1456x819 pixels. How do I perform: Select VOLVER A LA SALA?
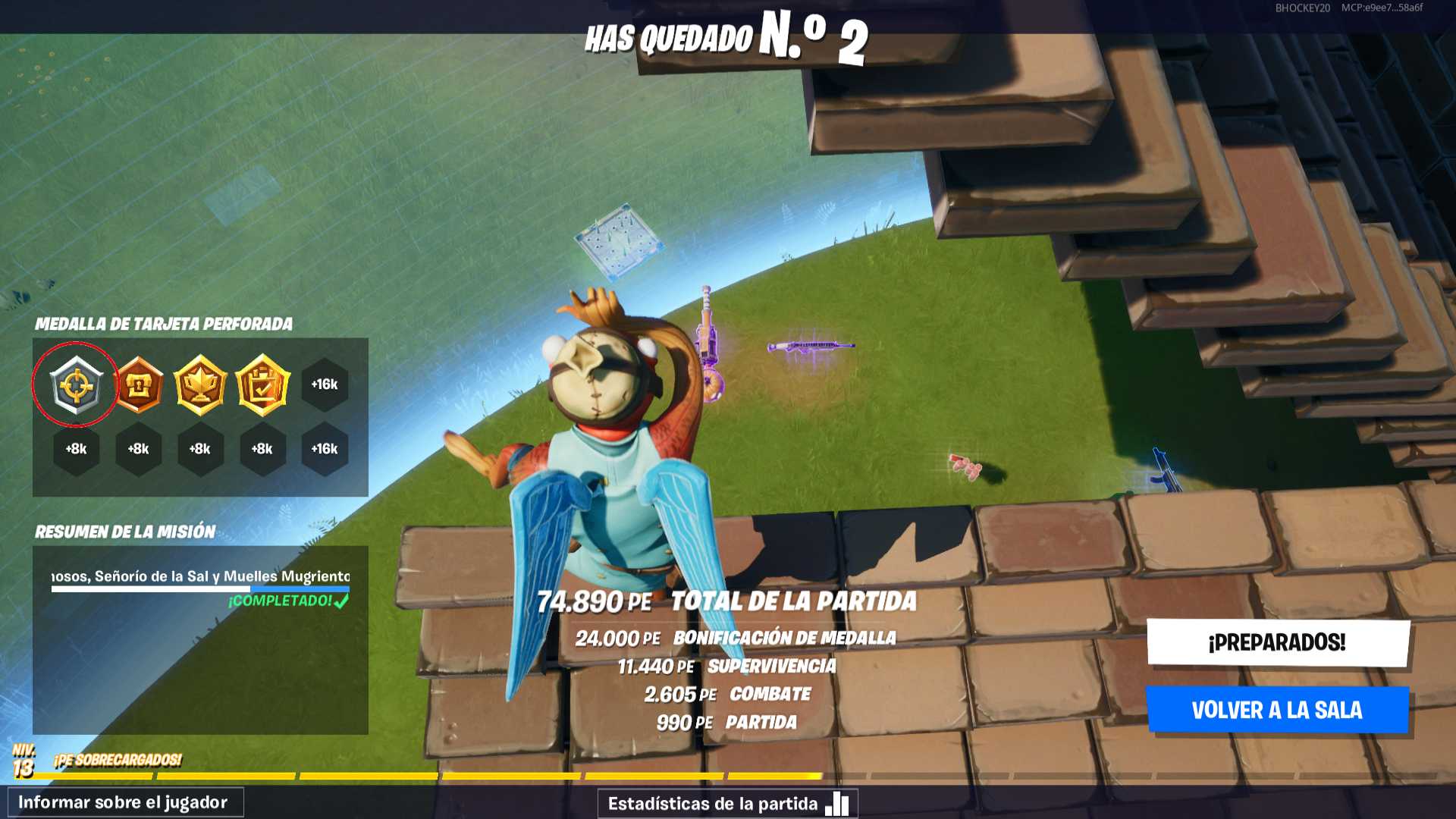pyautogui.click(x=1277, y=710)
